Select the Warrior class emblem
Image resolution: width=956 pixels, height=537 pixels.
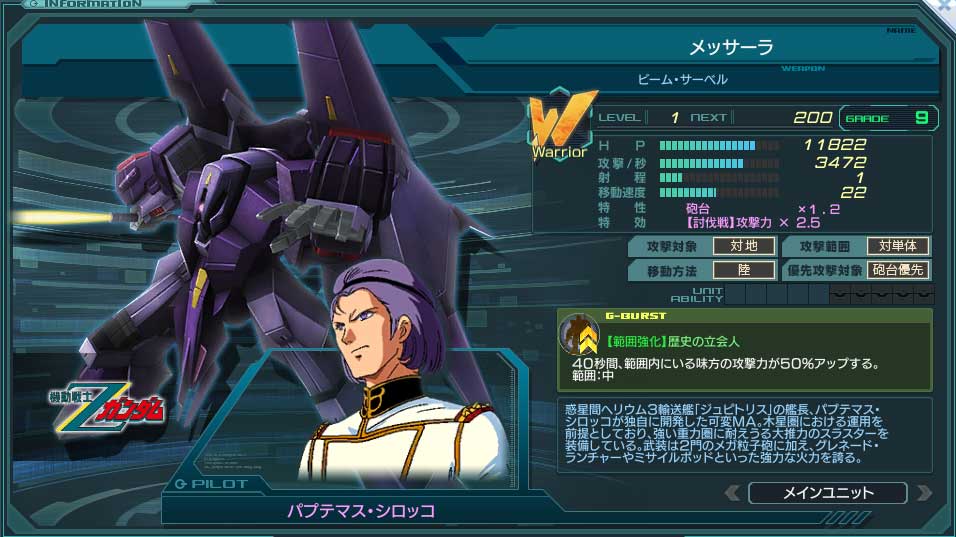[560, 126]
